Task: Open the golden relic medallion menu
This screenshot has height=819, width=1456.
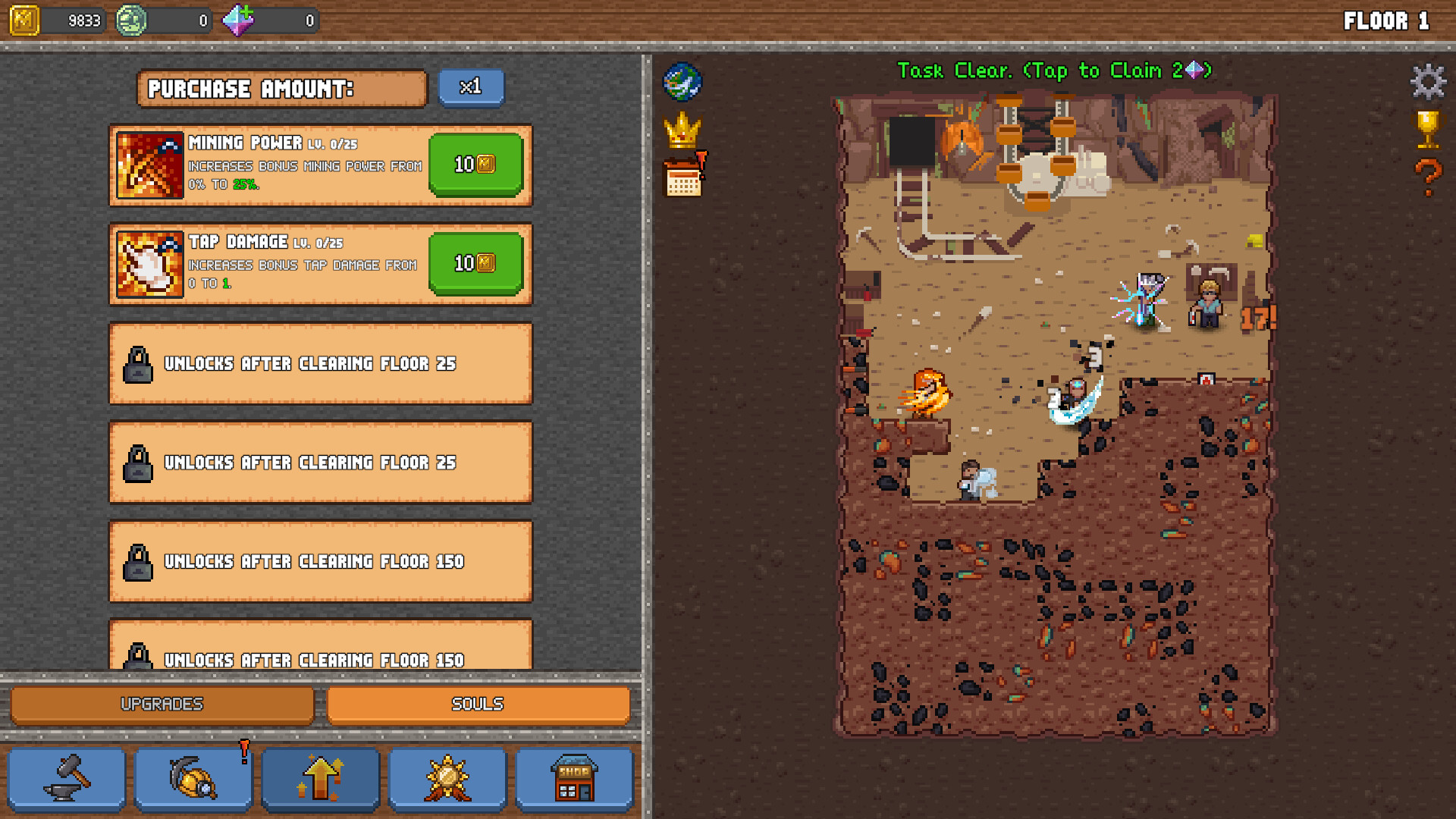Action: tap(447, 778)
